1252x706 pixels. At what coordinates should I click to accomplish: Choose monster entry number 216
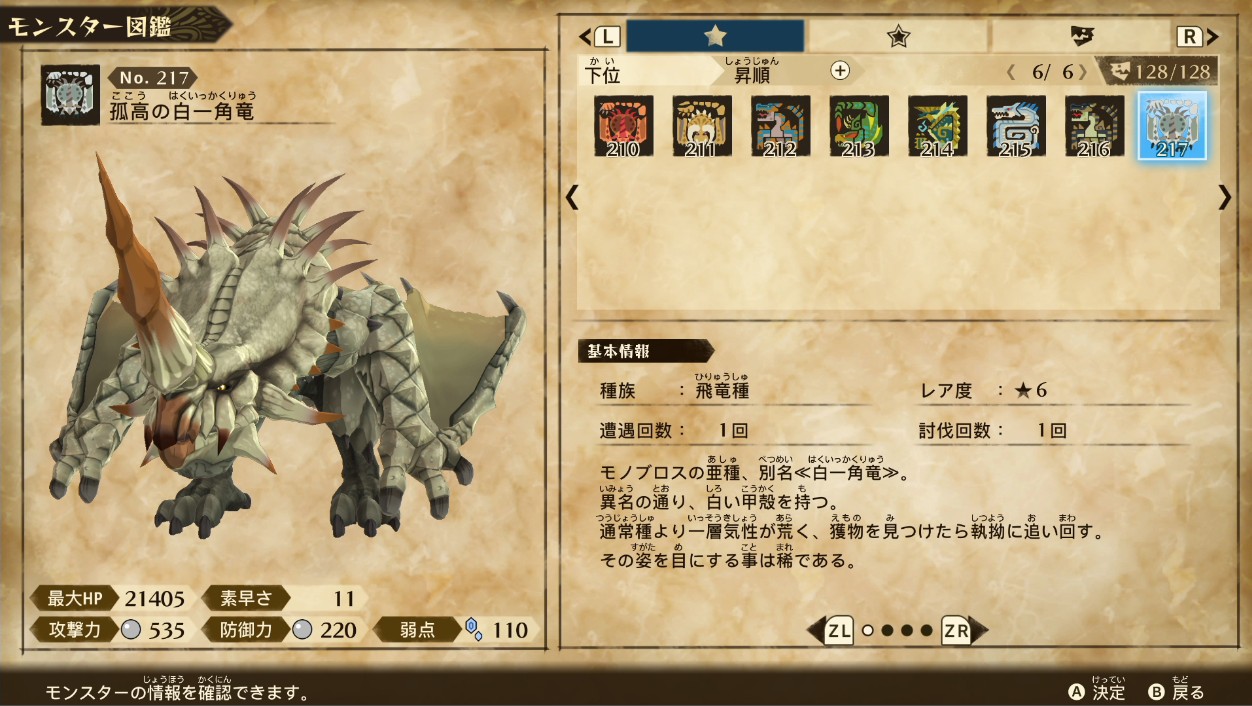coord(1094,126)
